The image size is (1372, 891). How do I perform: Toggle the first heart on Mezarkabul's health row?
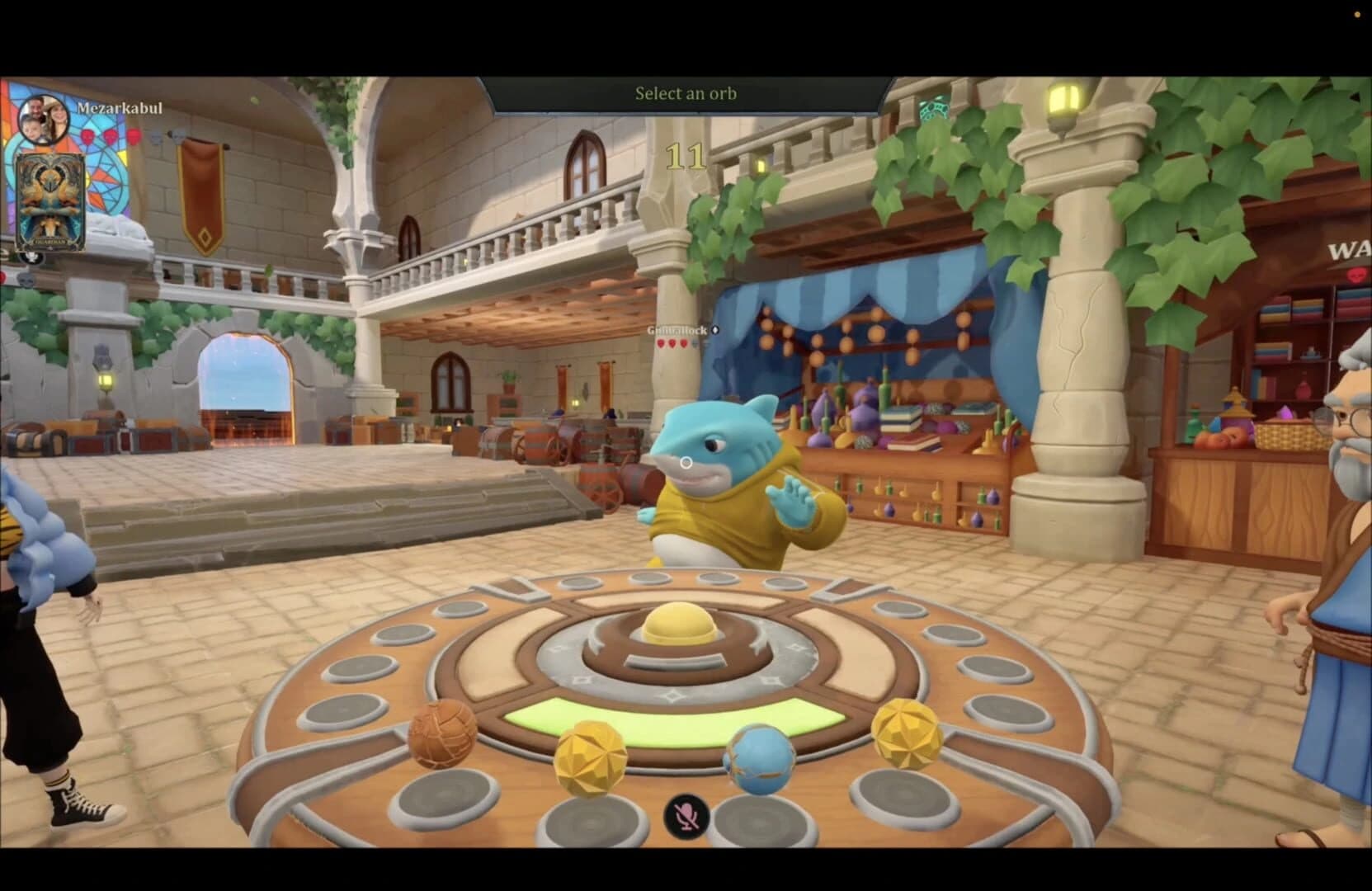pyautogui.click(x=87, y=136)
